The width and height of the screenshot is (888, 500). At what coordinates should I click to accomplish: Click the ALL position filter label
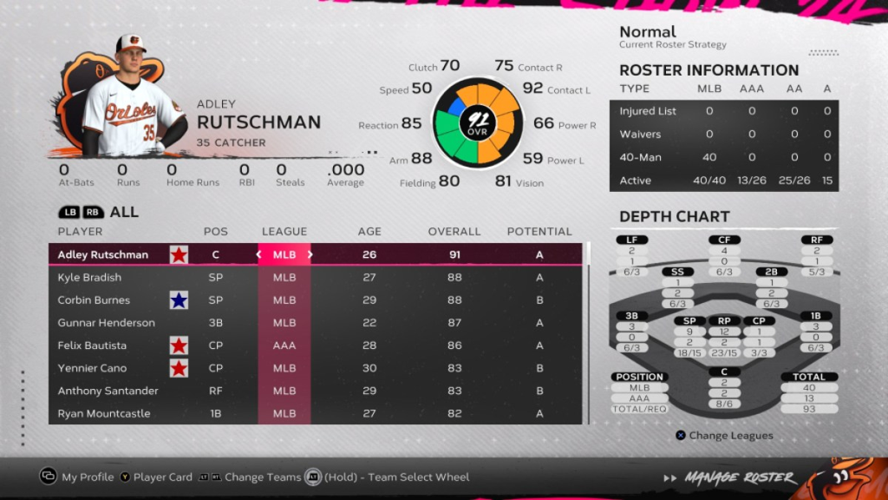click(125, 212)
